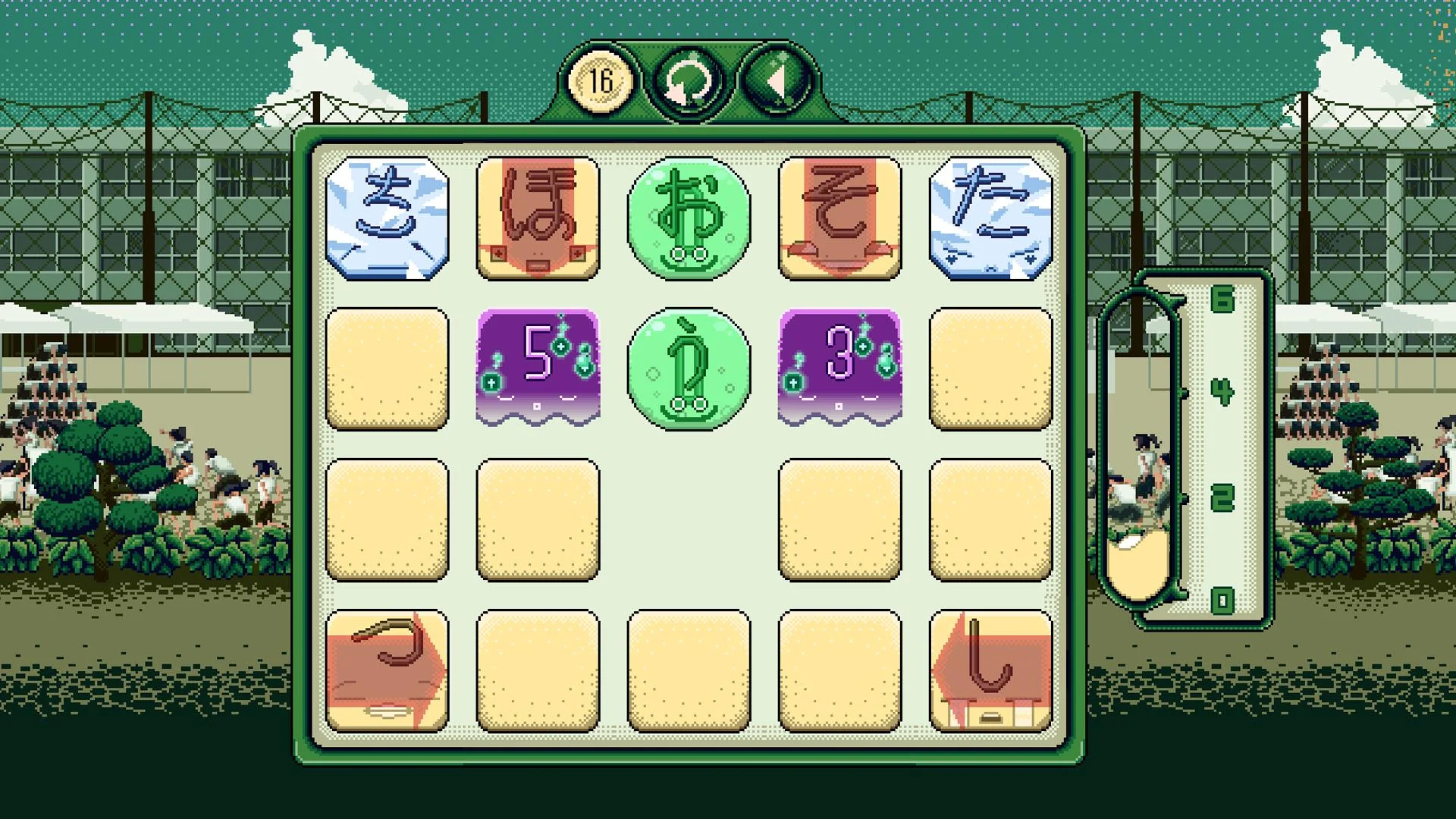The height and width of the screenshot is (819, 1456).
Task: Click the restart circular arrow button
Action: [x=689, y=80]
